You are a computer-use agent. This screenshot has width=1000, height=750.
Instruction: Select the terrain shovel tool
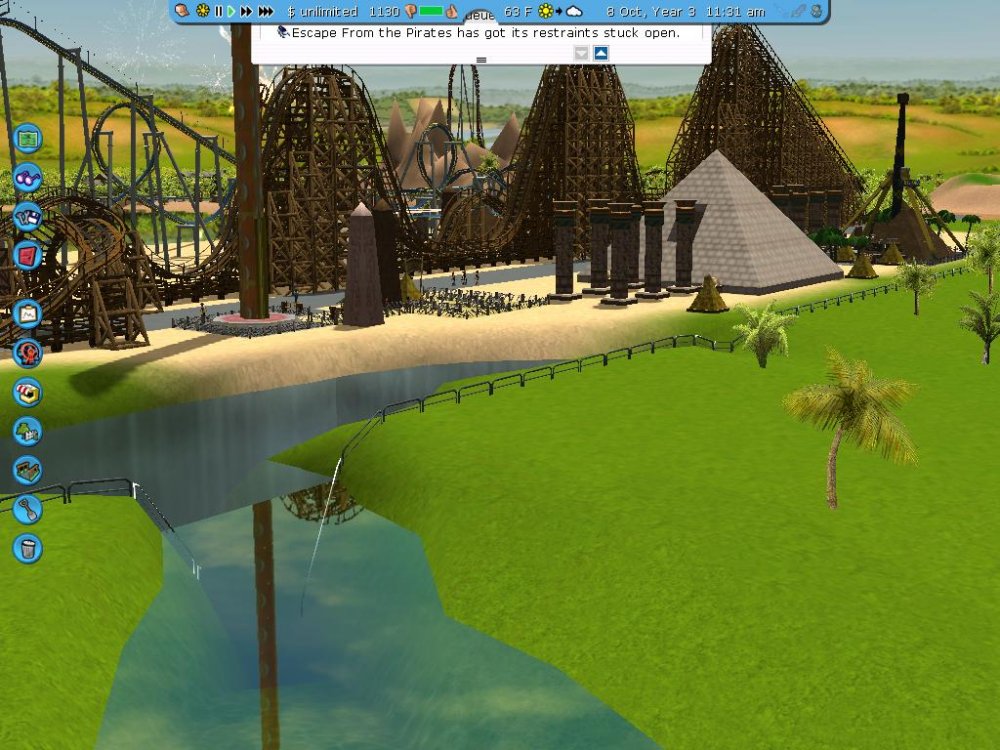[x=28, y=509]
